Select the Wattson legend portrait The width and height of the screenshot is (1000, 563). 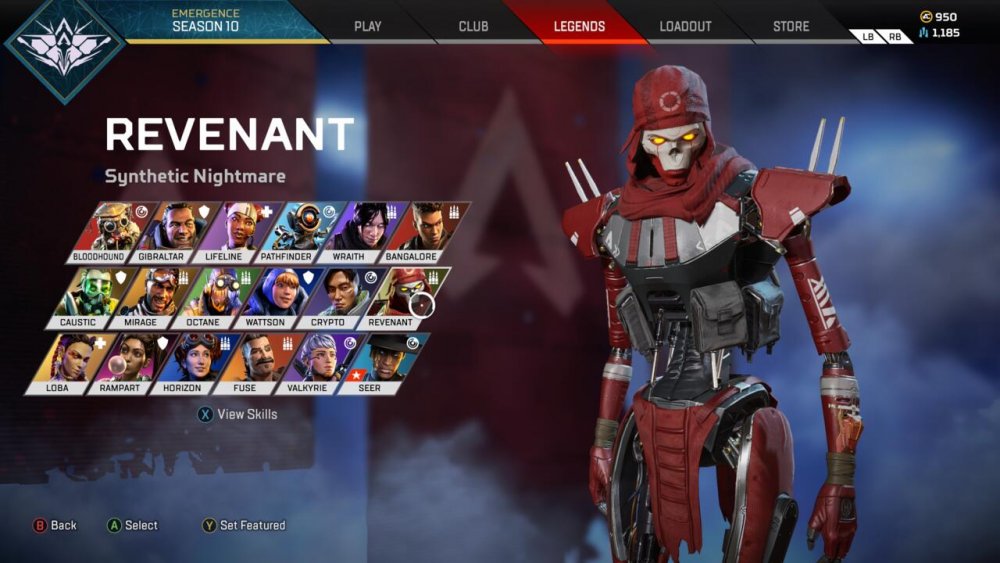(x=270, y=296)
